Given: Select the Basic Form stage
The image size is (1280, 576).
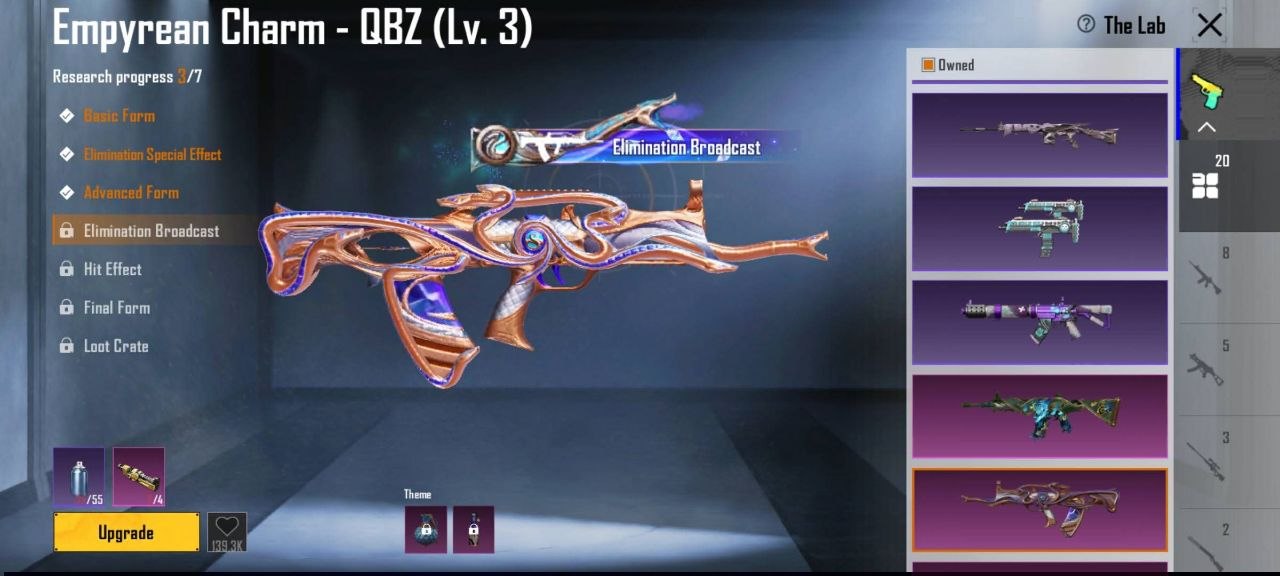Looking at the screenshot, I should (x=119, y=116).
